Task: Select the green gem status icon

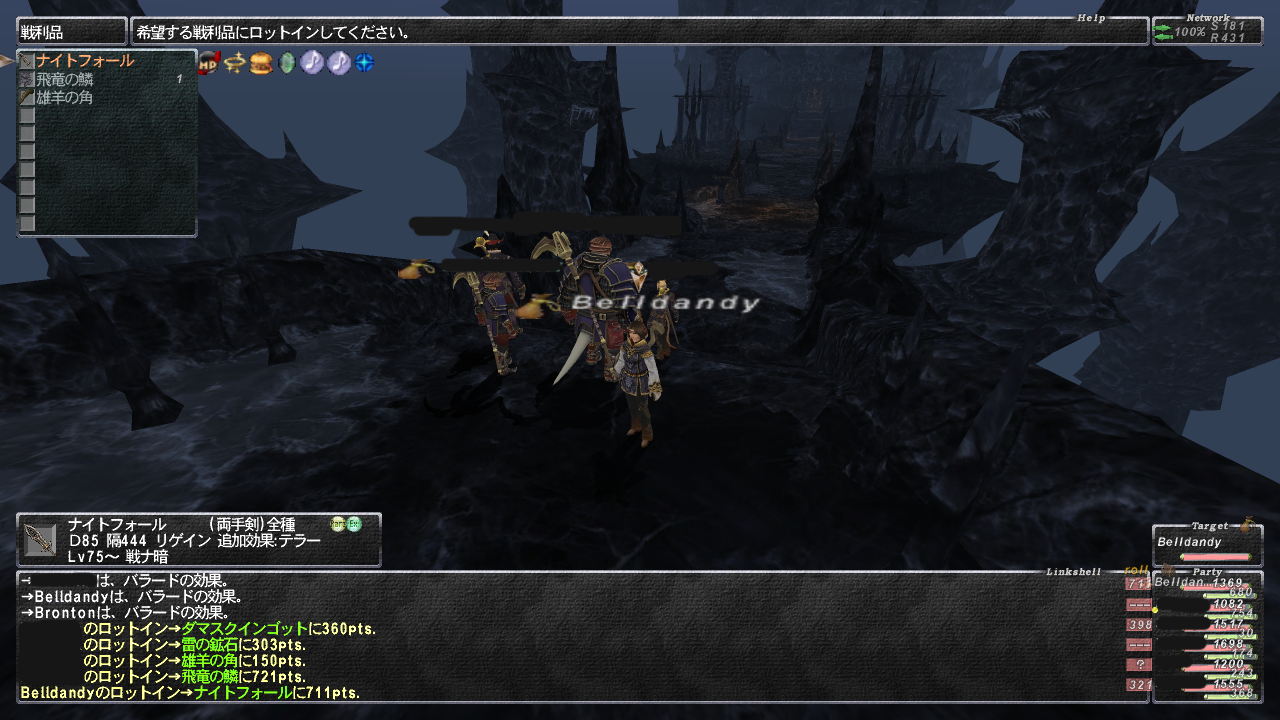Action: coord(287,62)
